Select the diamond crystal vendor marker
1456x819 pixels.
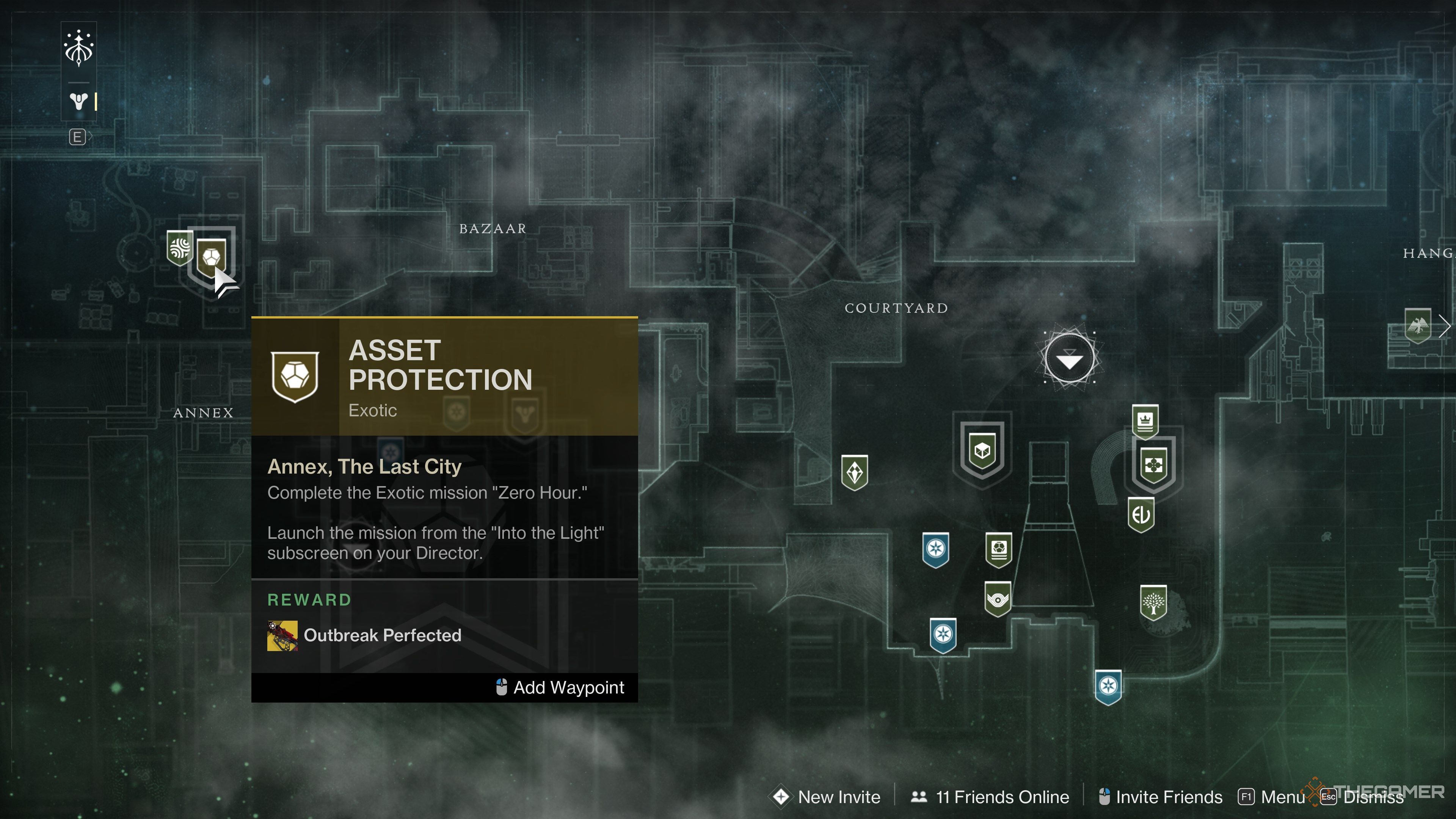pyautogui.click(x=854, y=472)
